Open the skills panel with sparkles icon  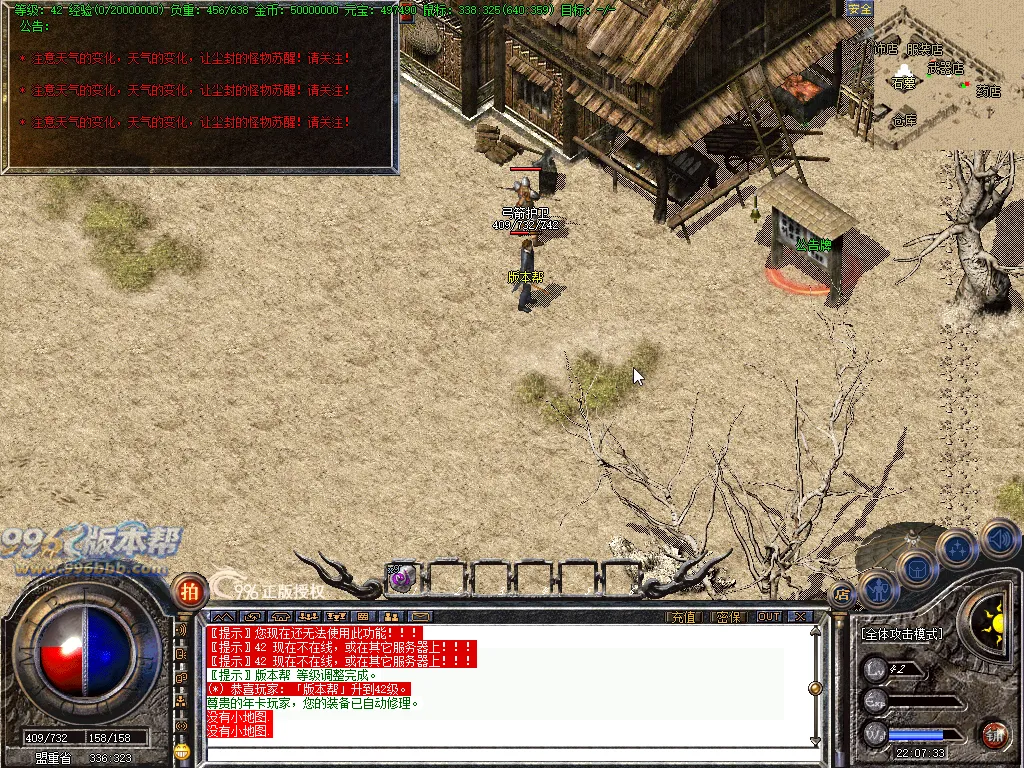click(x=958, y=547)
